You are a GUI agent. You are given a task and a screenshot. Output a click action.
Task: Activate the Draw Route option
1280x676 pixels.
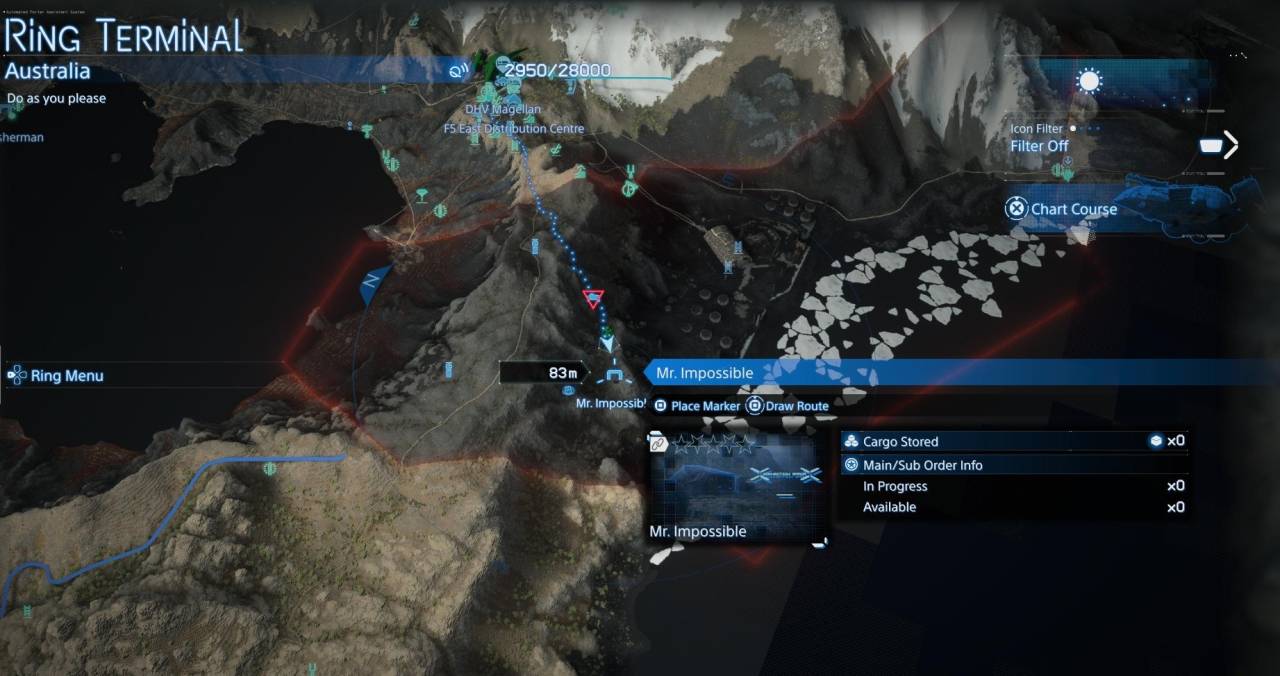pyautogui.click(x=788, y=406)
